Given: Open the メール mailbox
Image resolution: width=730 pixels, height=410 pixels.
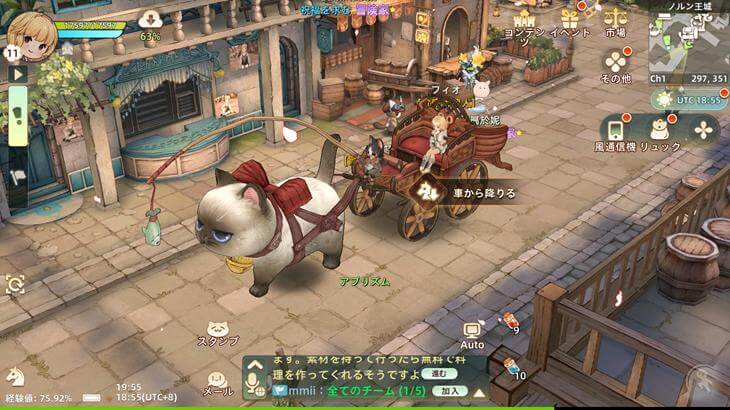Looking at the screenshot, I should click(217, 384).
